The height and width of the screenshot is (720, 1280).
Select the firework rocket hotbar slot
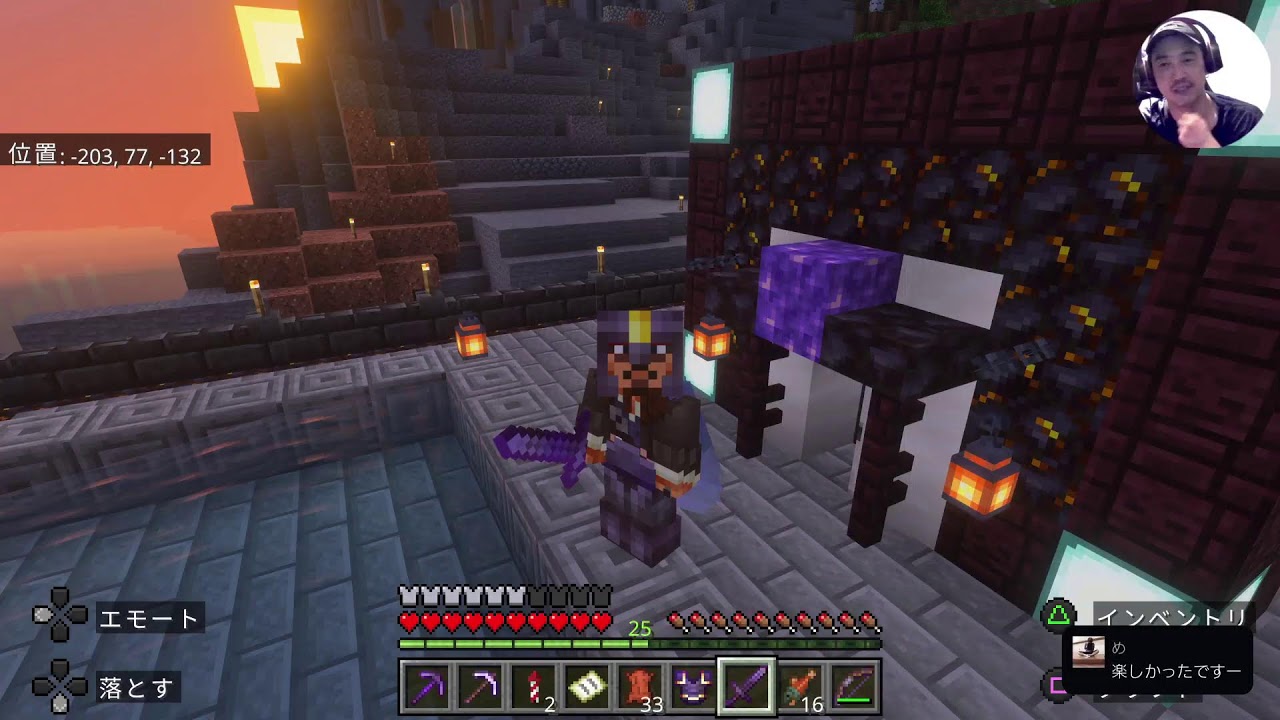[x=534, y=688]
